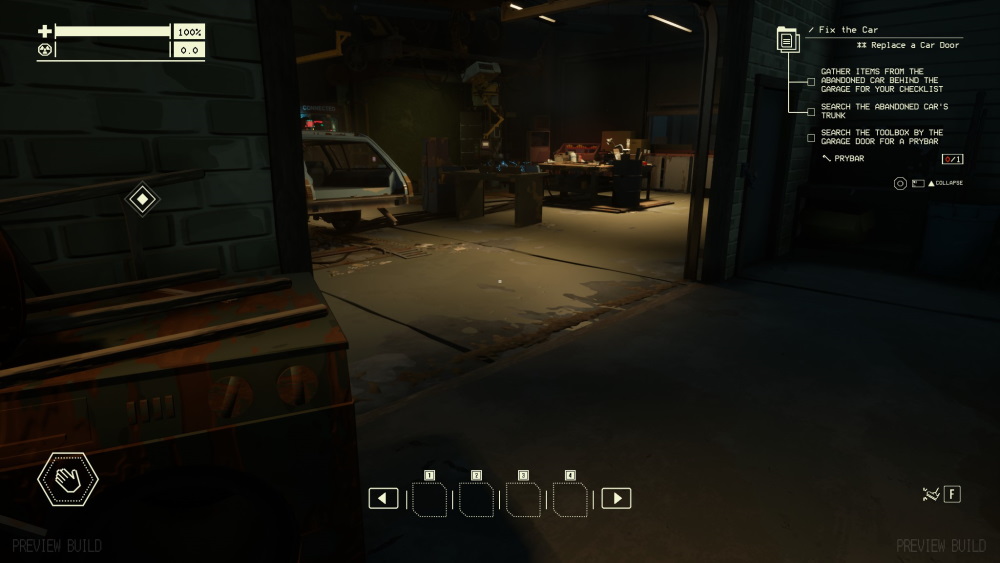Click the diamond waypoint marker
1000x563 pixels.
(x=142, y=199)
